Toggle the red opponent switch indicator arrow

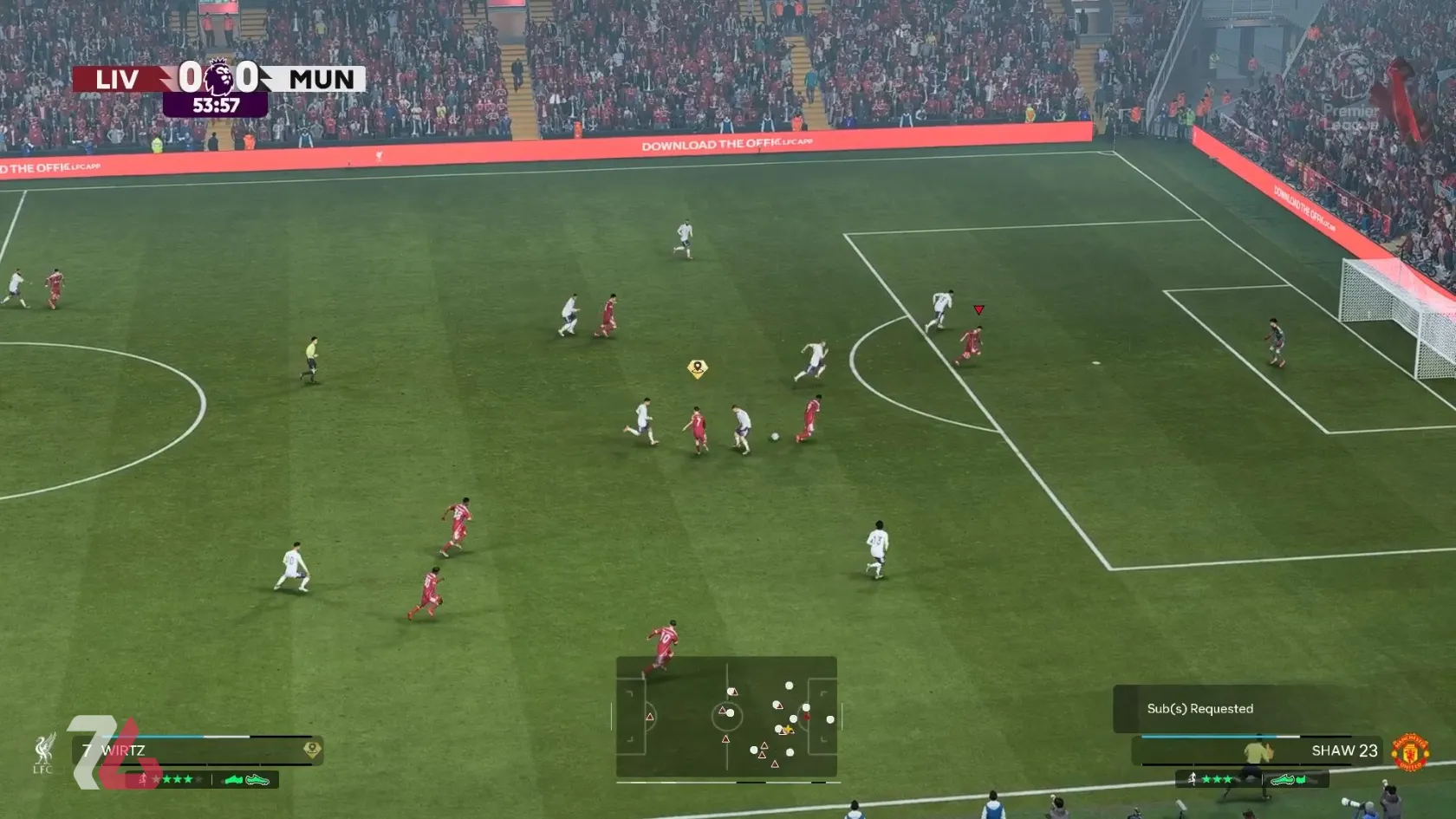point(979,308)
